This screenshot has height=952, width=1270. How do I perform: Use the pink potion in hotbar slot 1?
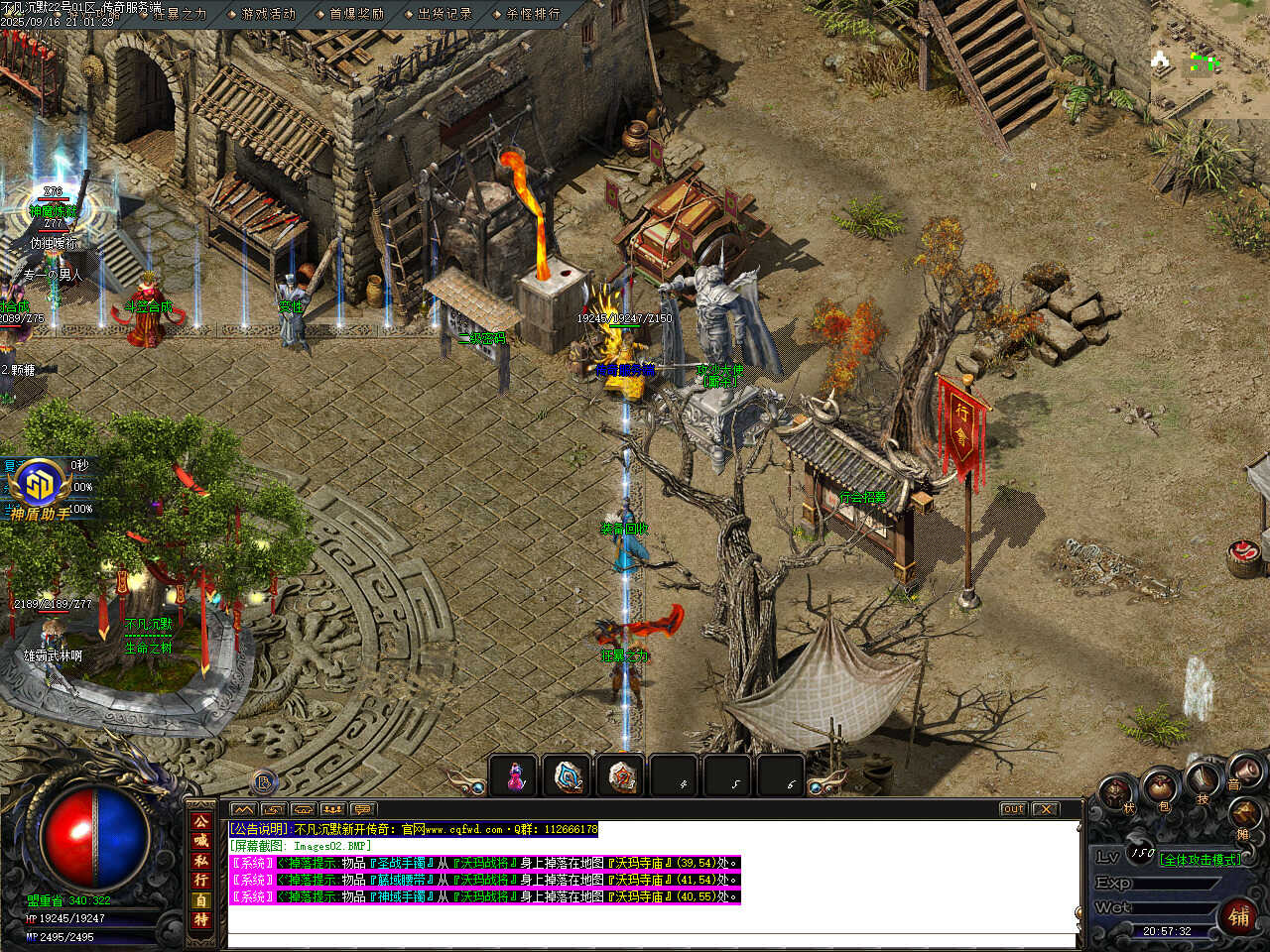tap(515, 776)
